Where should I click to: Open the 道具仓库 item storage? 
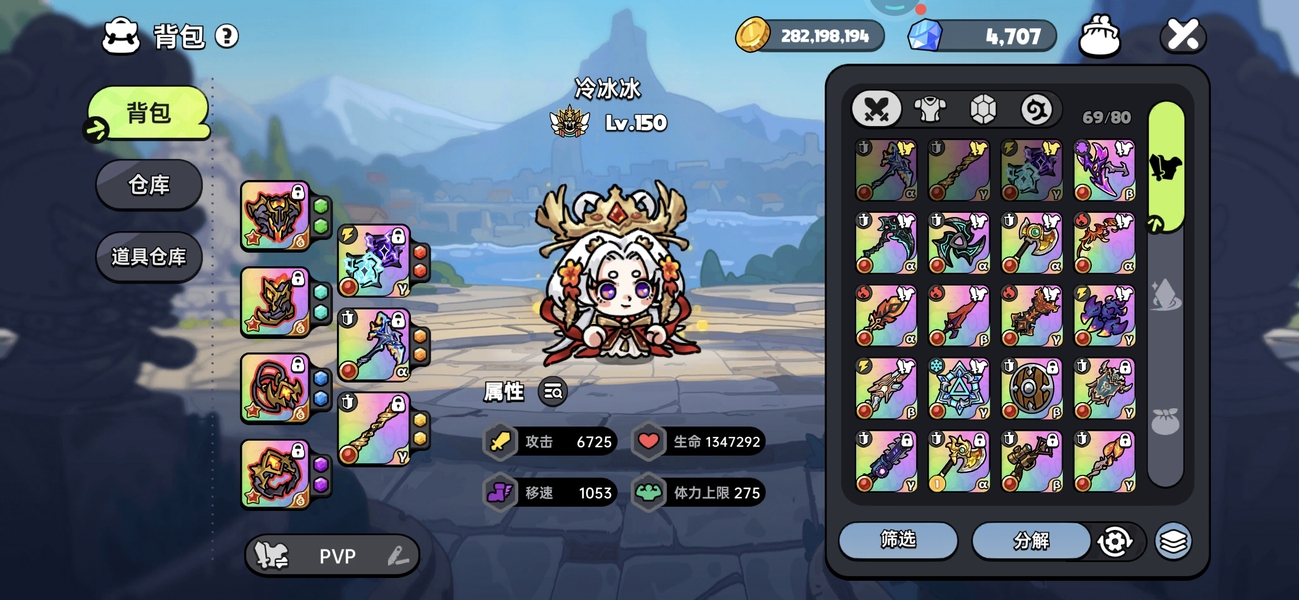coord(149,257)
